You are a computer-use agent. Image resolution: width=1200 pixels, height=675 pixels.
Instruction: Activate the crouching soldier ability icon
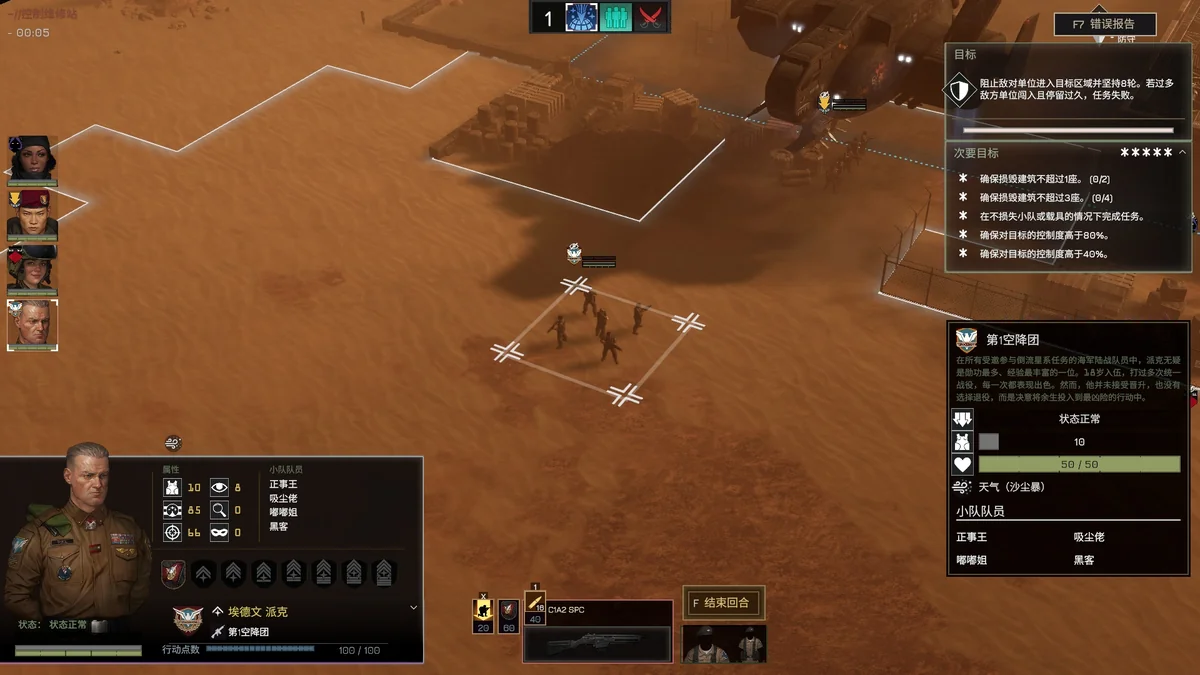tap(483, 612)
